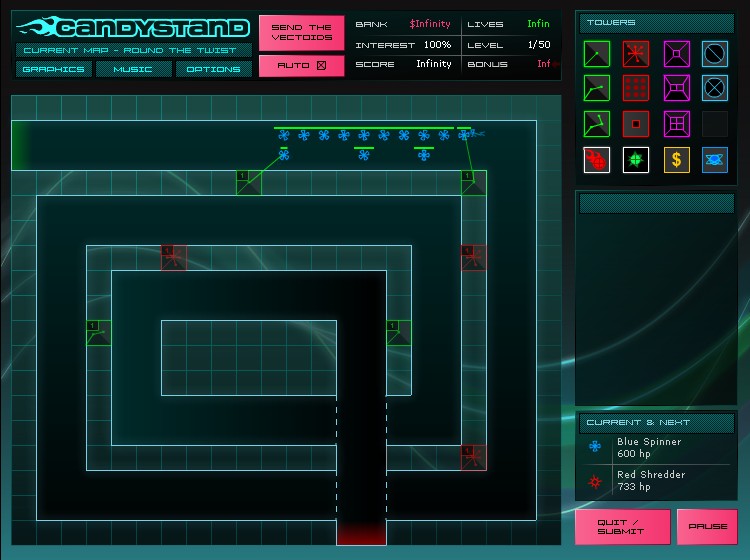This screenshot has height=560, width=750.
Task: Open the Music settings
Action: 133,69
